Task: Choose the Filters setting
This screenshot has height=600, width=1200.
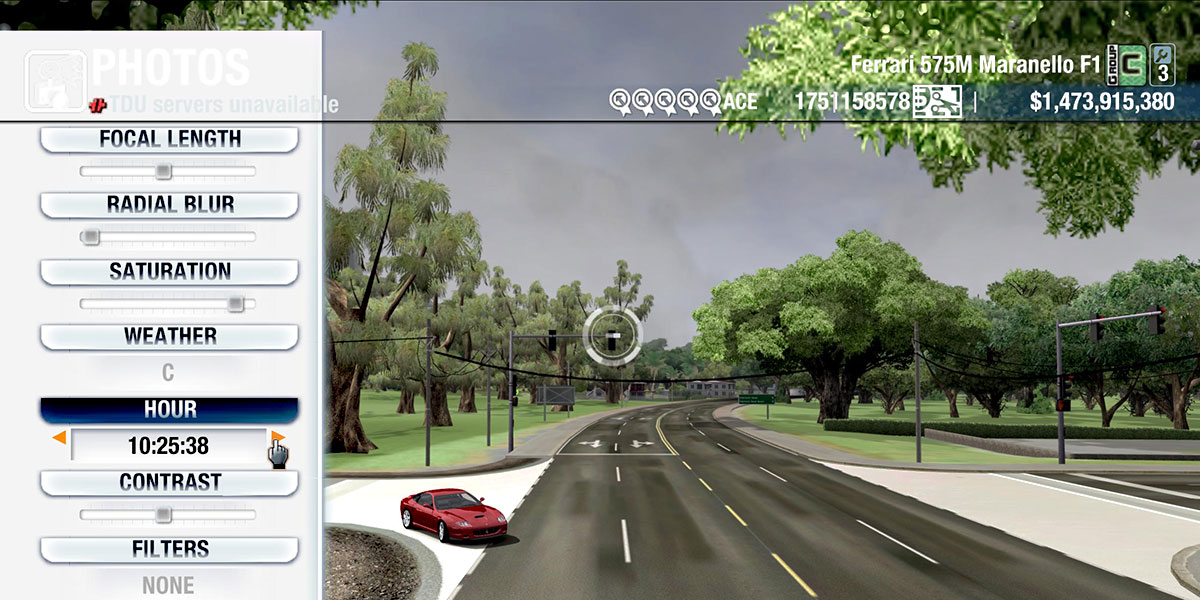Action: tap(169, 549)
